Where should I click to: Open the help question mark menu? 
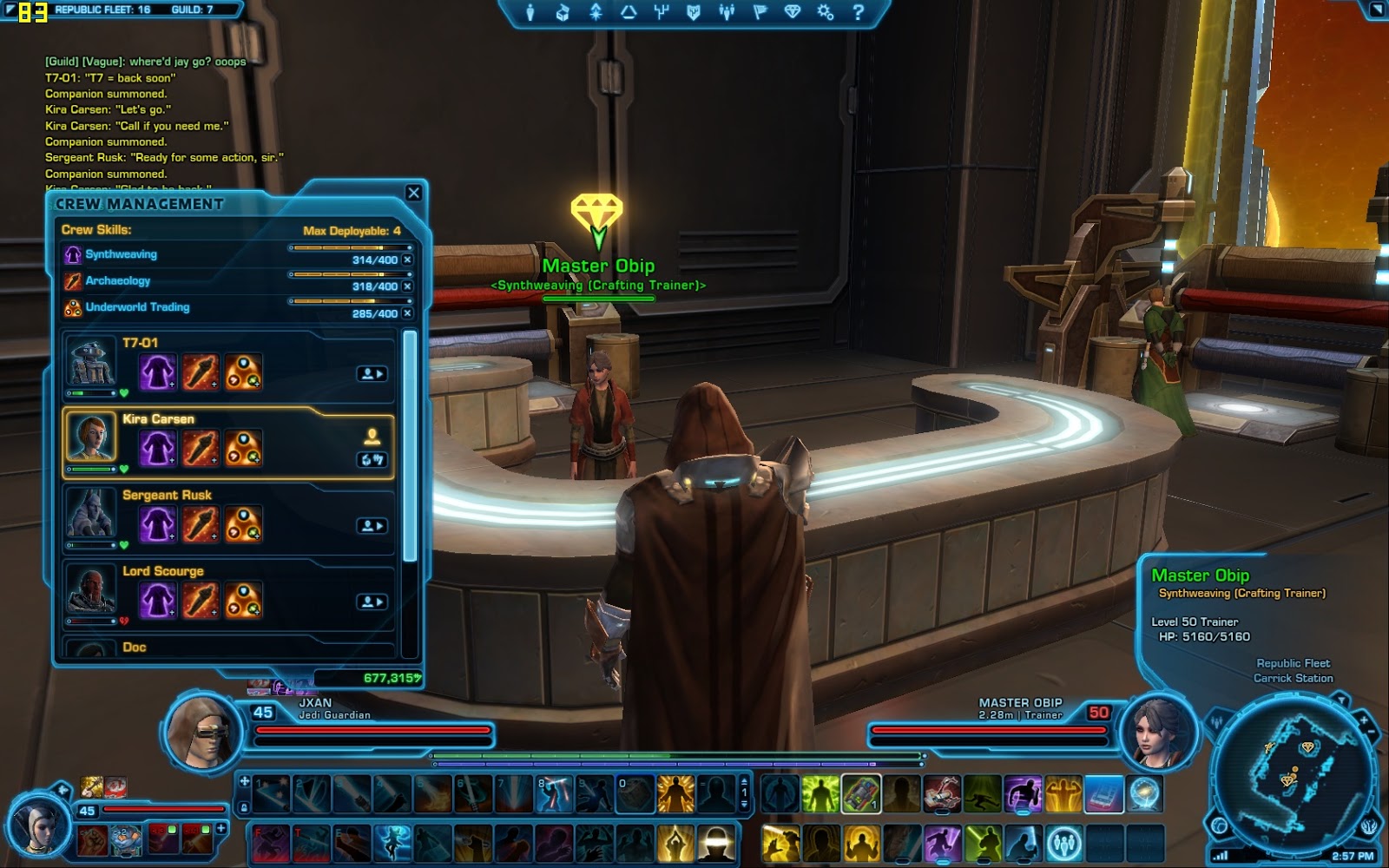click(858, 12)
